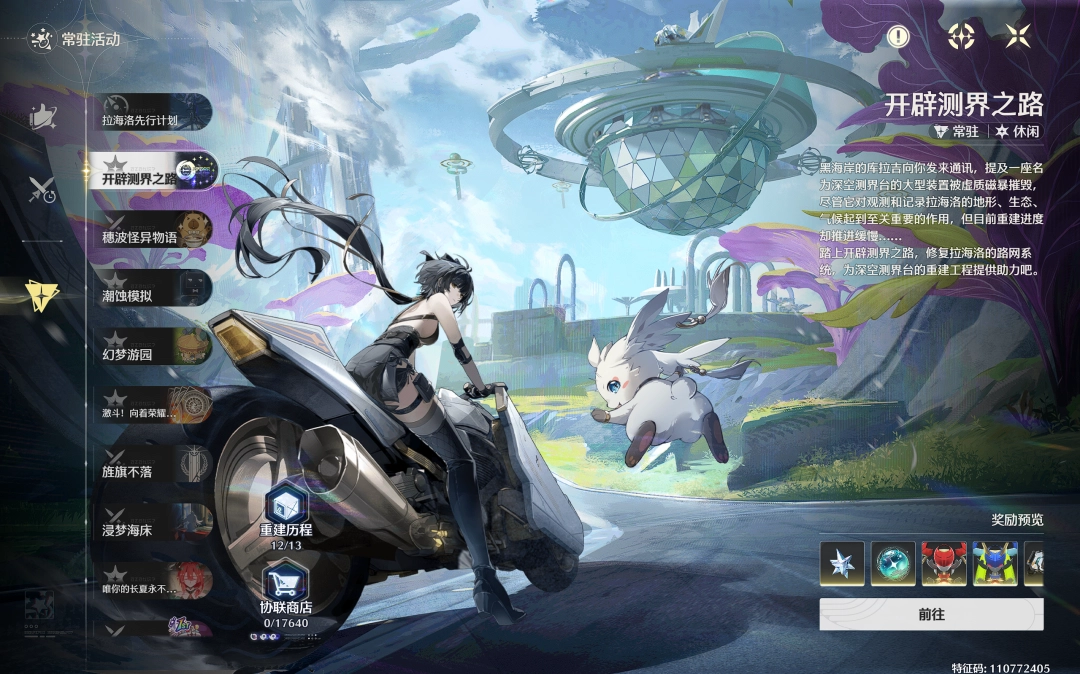1080x674 pixels.
Task: Close the event screen with the X
Action: click(1018, 37)
